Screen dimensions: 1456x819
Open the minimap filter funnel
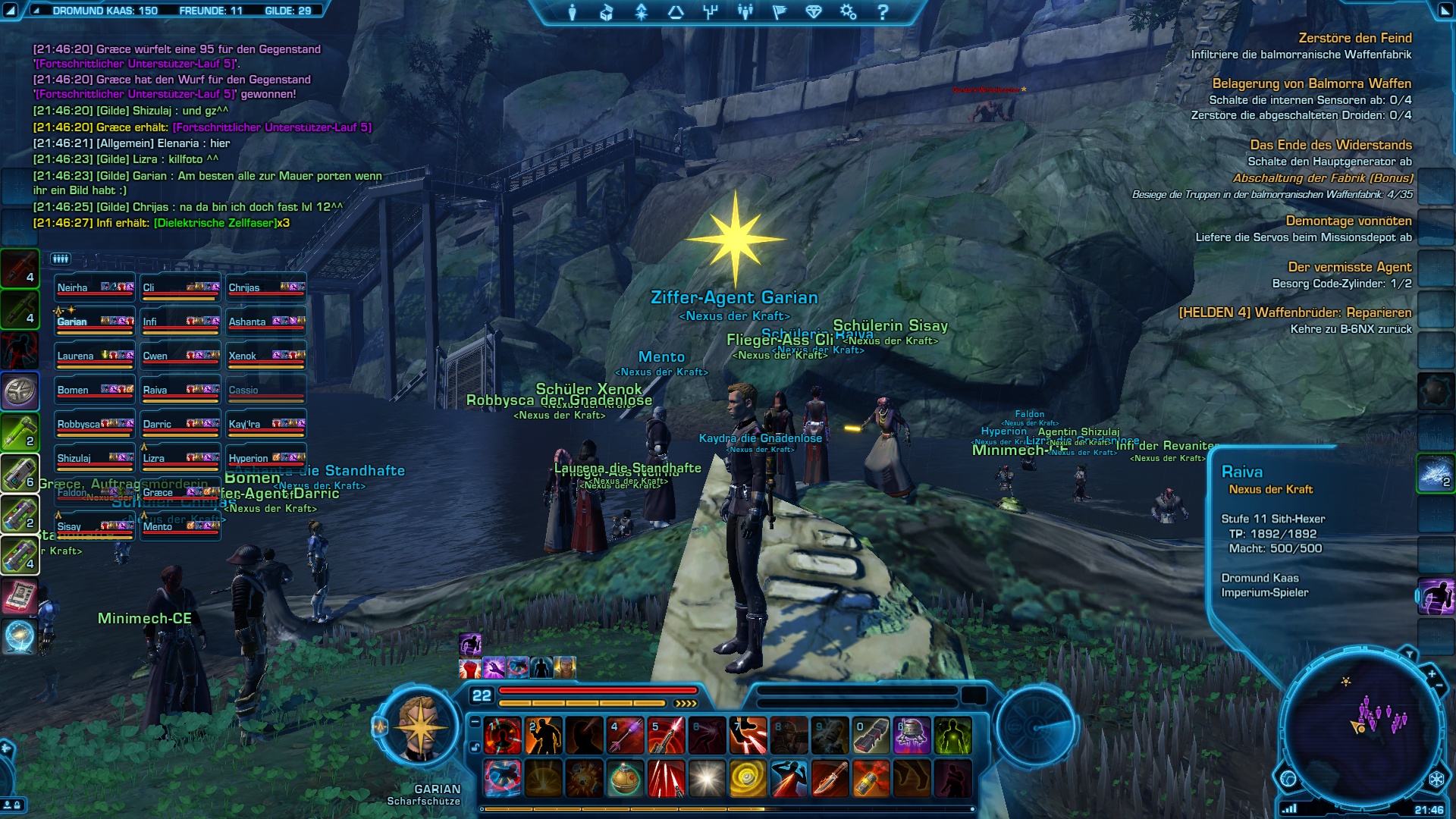[1409, 654]
